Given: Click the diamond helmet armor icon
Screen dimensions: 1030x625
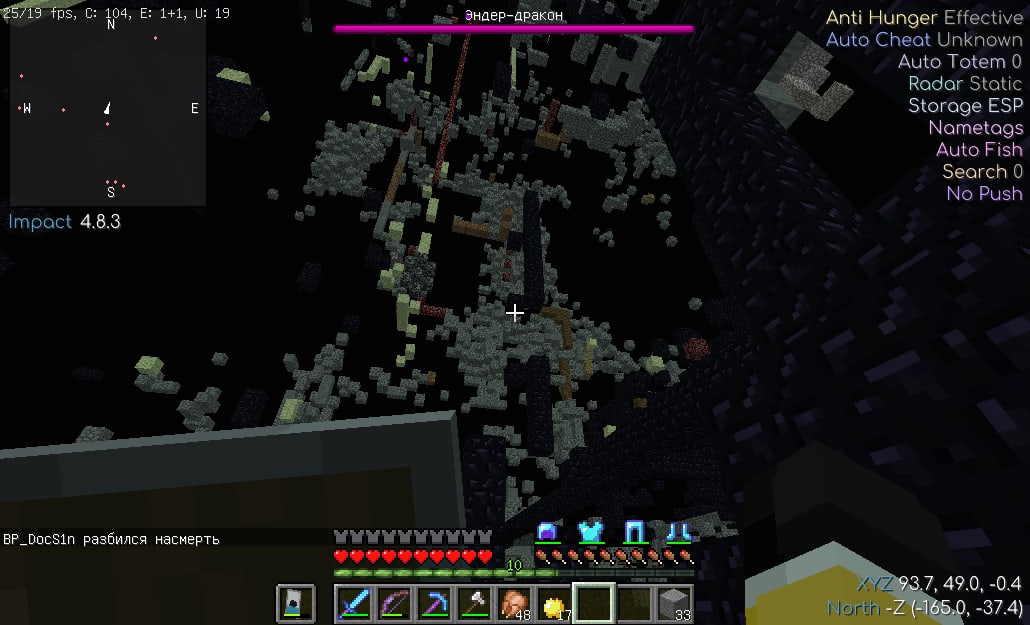Looking at the screenshot, I should coord(547,532).
